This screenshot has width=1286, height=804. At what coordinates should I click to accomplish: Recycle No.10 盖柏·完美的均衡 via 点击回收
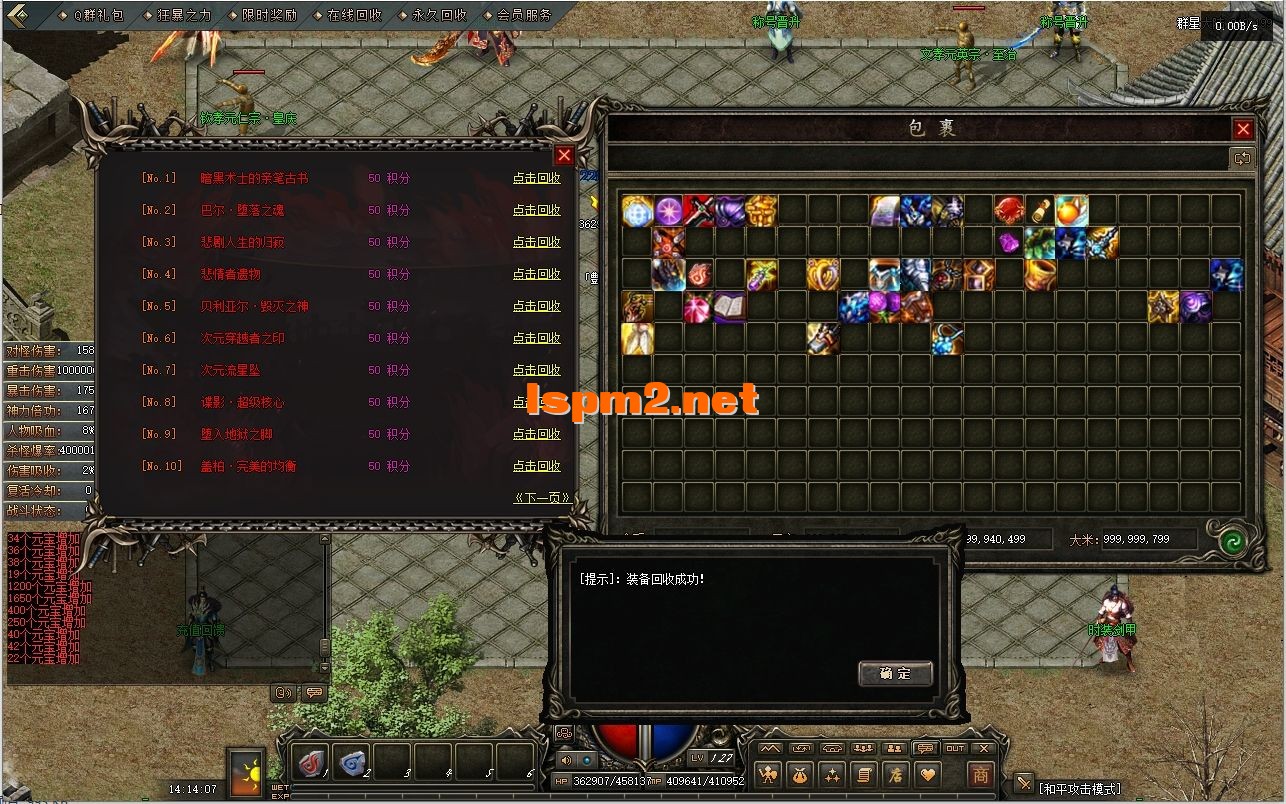tap(536, 466)
